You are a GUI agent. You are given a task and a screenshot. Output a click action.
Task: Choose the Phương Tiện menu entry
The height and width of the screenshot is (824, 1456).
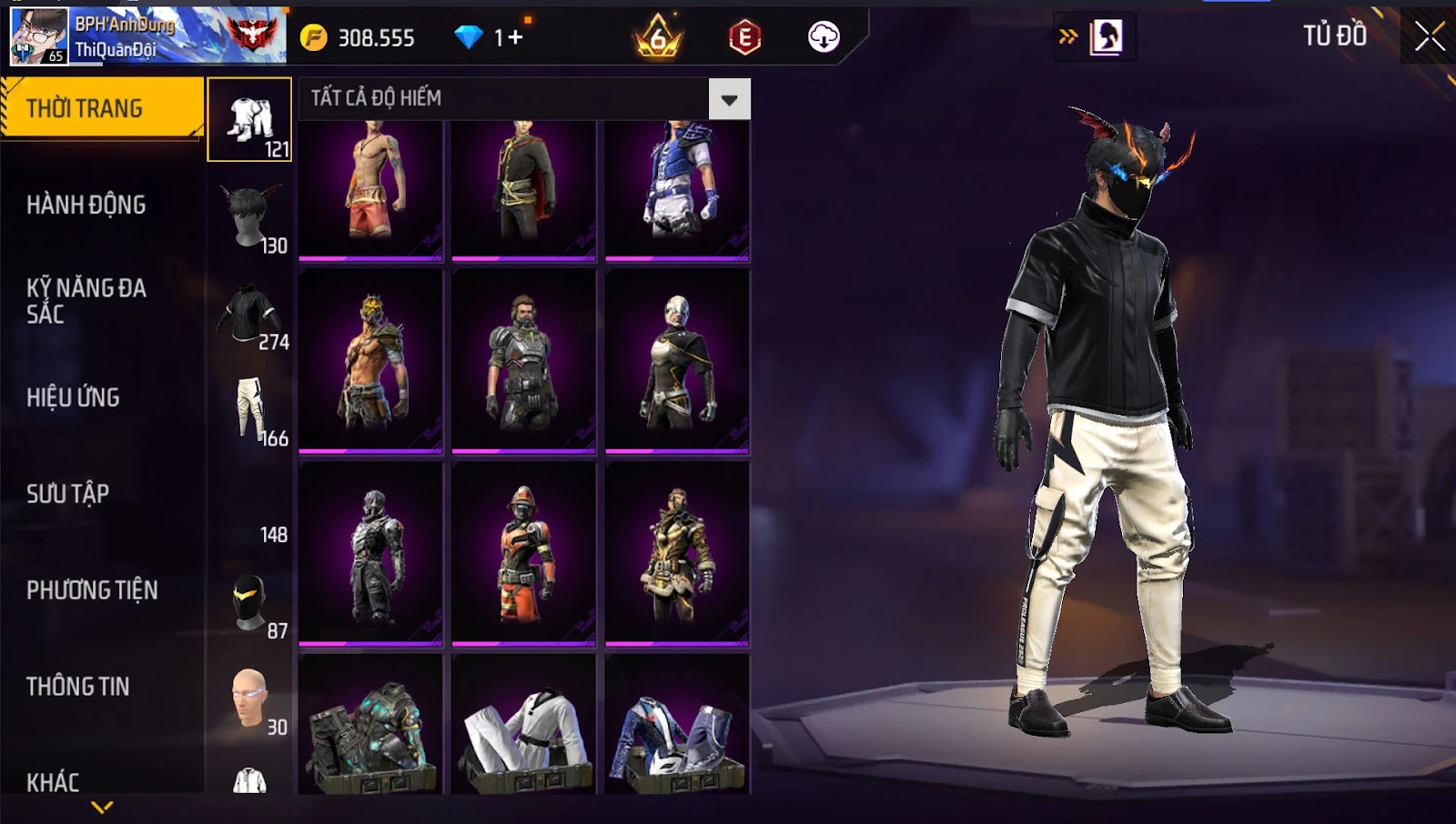[92, 590]
